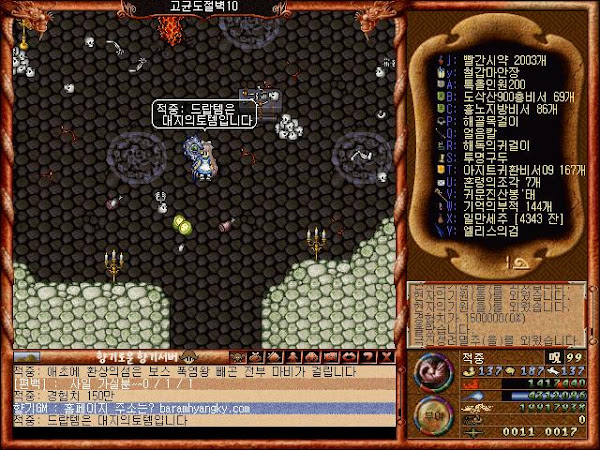Image resolution: width=600 pixels, height=450 pixels.
Task: Click the round character emblem orb
Action: [x=430, y=369]
